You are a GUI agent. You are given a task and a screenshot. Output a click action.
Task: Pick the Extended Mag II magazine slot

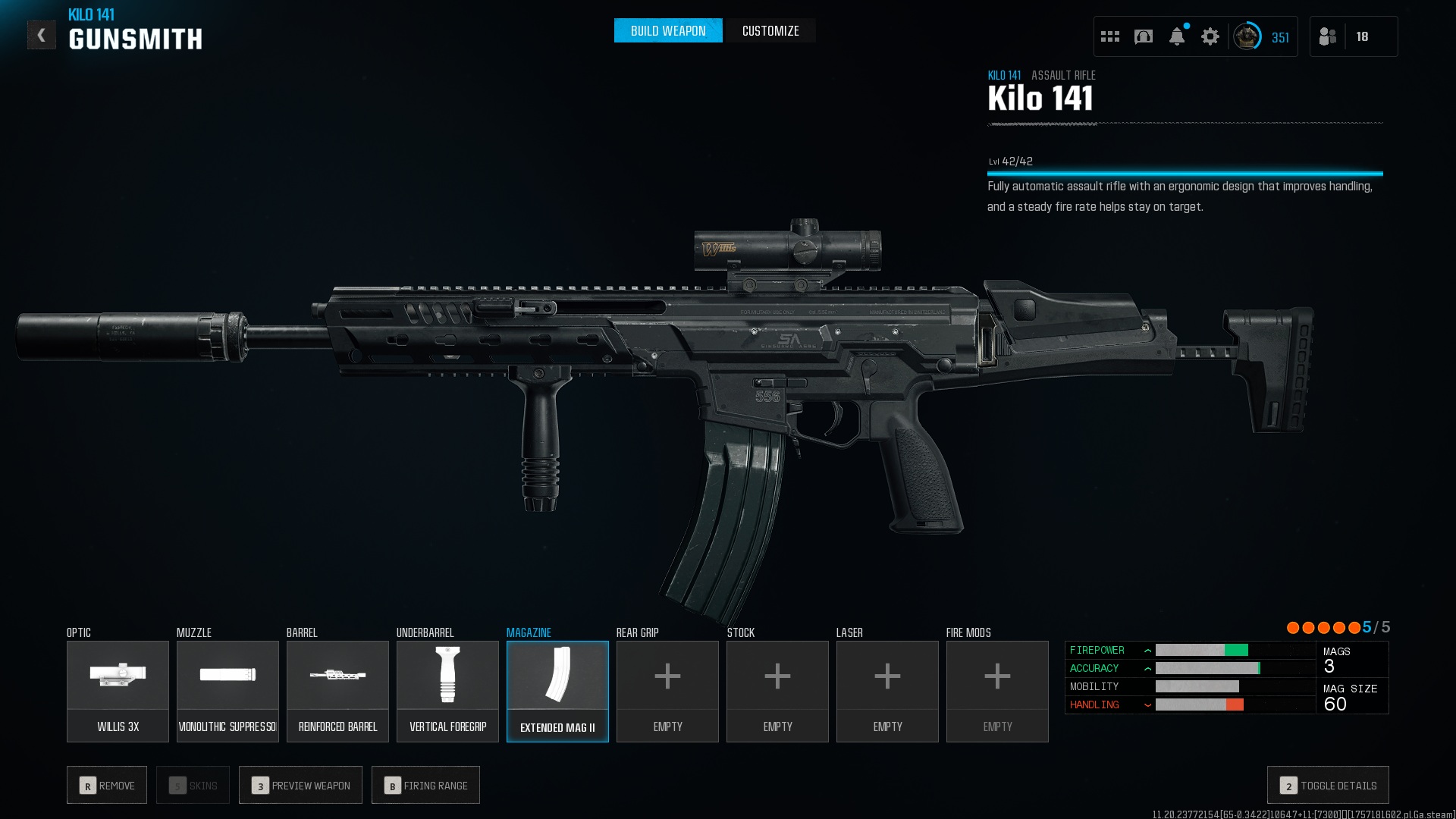[557, 691]
